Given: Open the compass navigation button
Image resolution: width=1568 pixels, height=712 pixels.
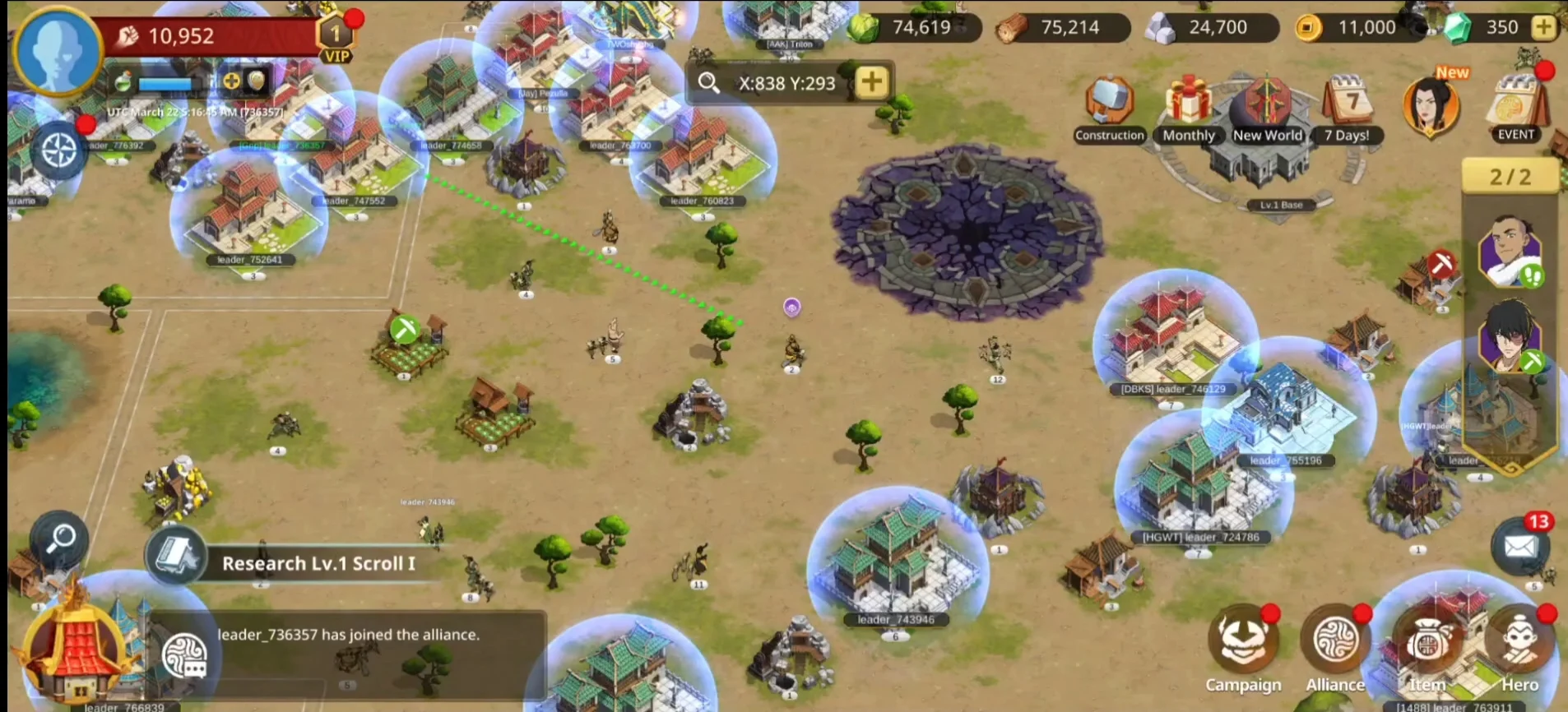Looking at the screenshot, I should (58, 152).
